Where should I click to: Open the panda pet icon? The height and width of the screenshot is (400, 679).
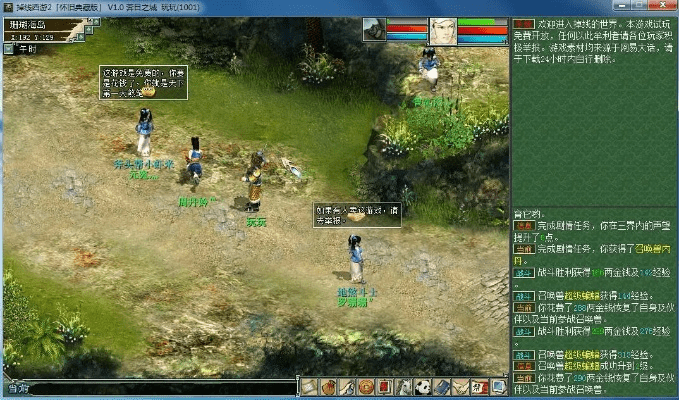pyautogui.click(x=422, y=387)
